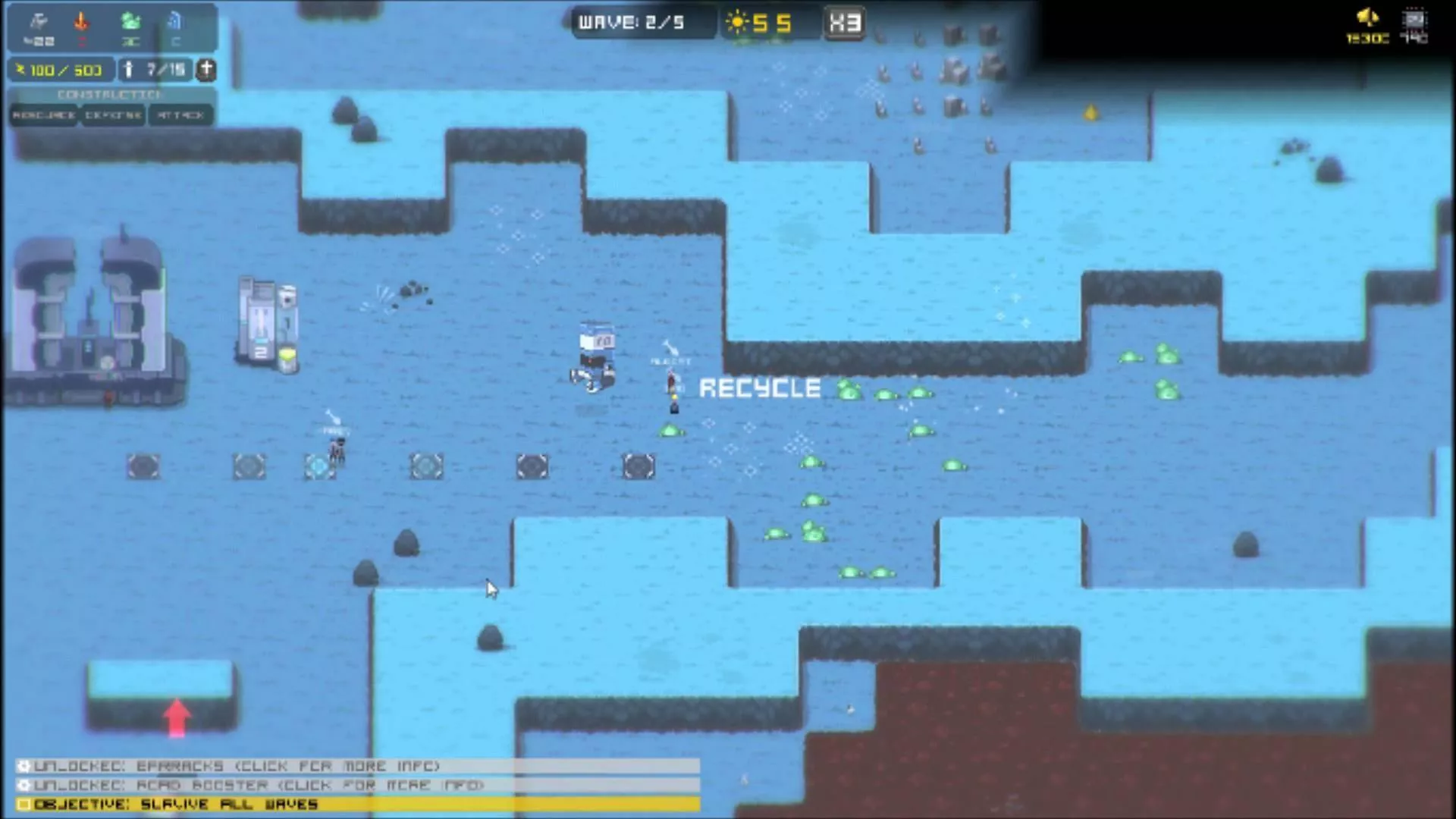The width and height of the screenshot is (1456, 819).
Task: Choose the Recycle action label
Action: (x=759, y=388)
